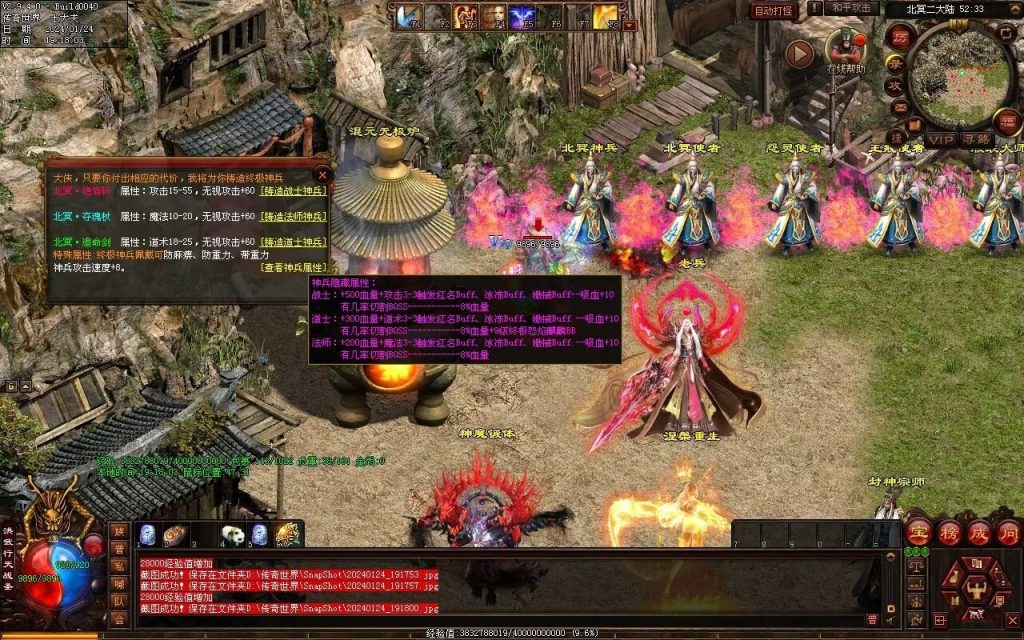
Task: Activate the F5 blue wings skill
Action: tap(521, 16)
